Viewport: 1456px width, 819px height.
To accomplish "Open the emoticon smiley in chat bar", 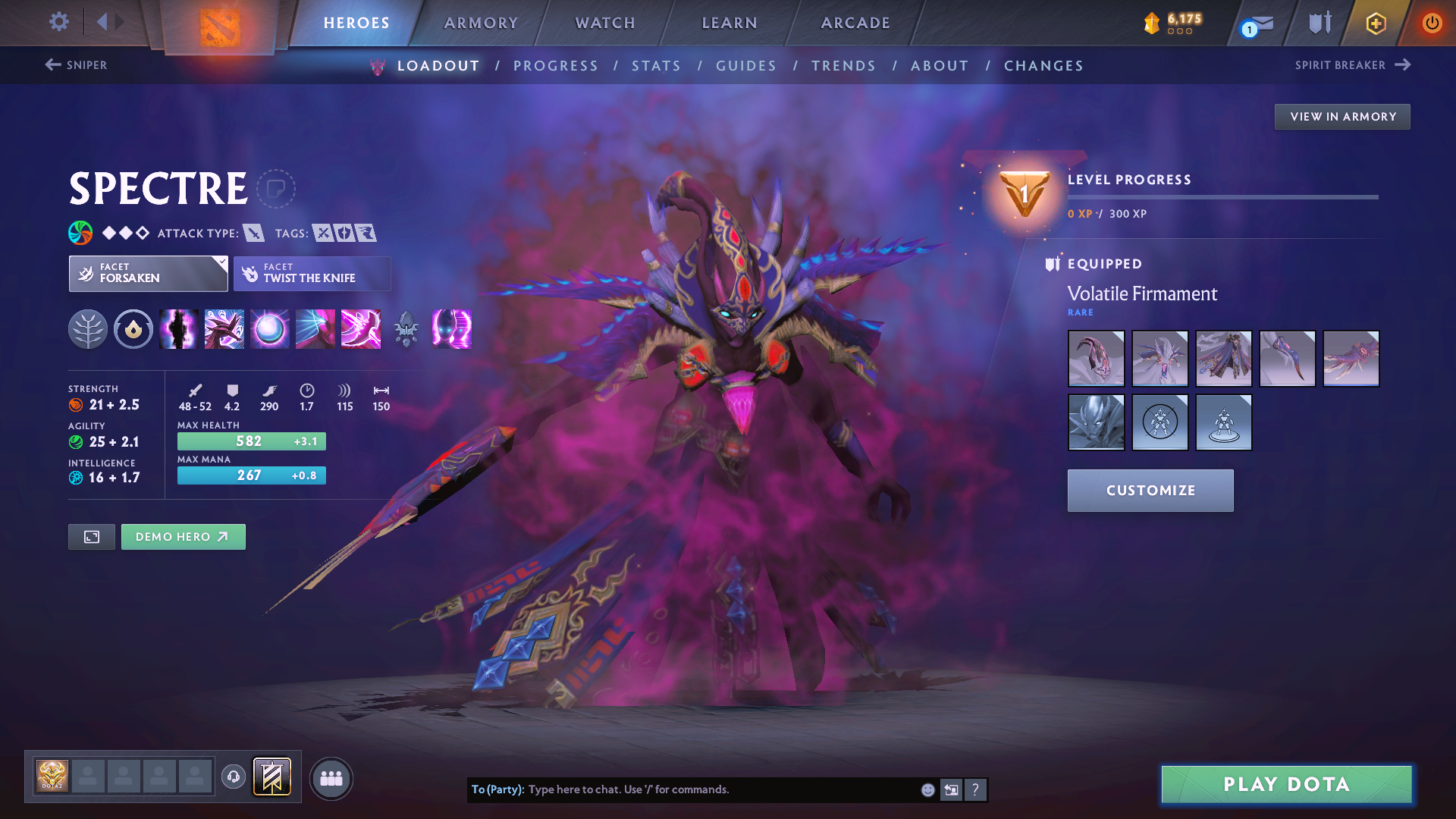I will (x=927, y=789).
